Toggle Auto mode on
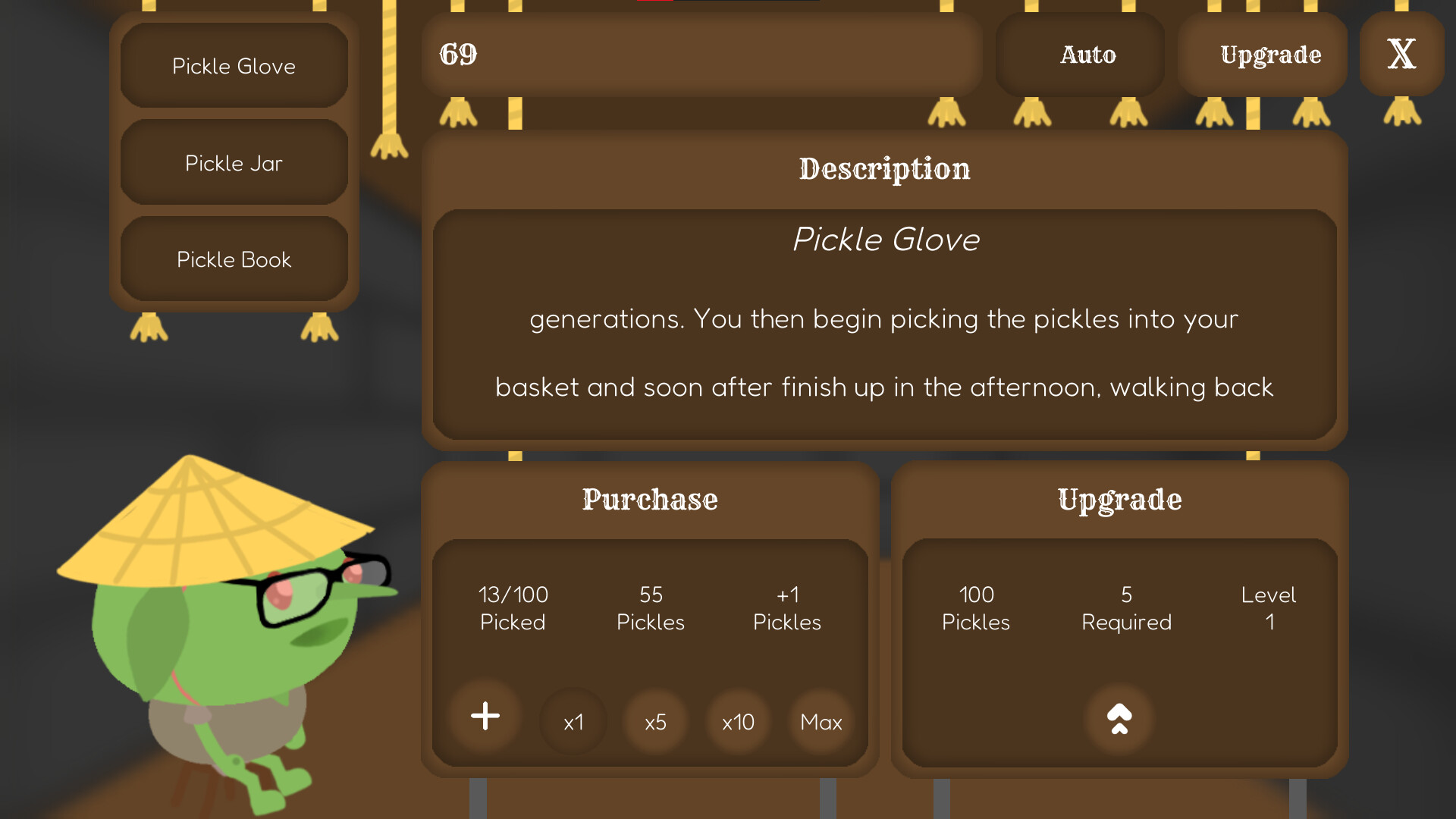 point(1087,54)
